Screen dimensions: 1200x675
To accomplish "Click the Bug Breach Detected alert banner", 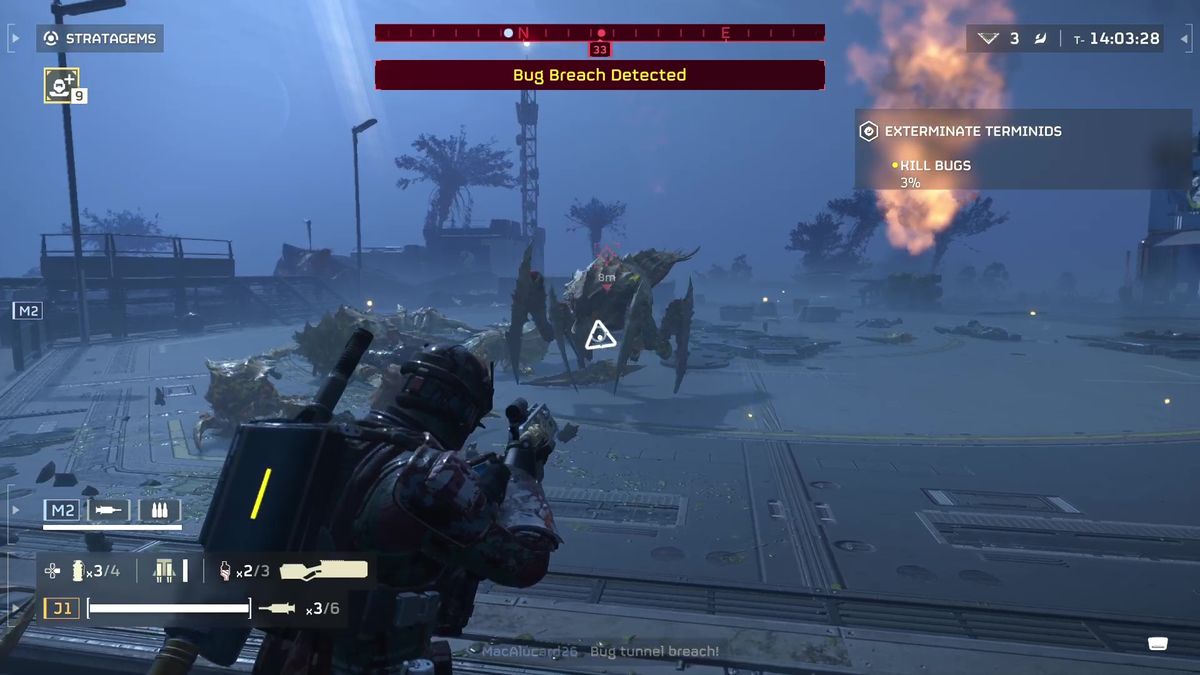I will click(599, 75).
